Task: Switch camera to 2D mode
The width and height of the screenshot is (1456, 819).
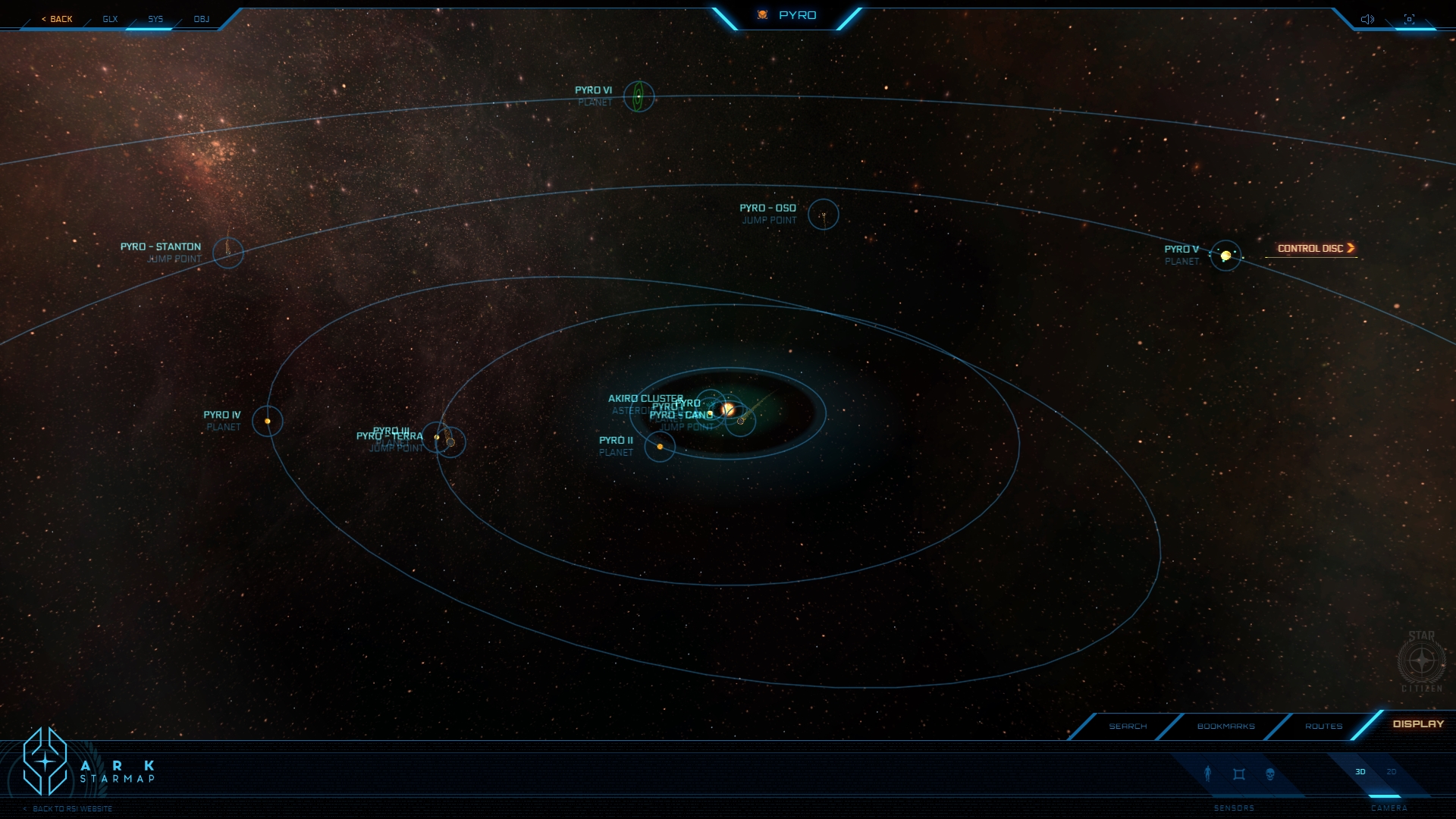Action: point(1392,772)
